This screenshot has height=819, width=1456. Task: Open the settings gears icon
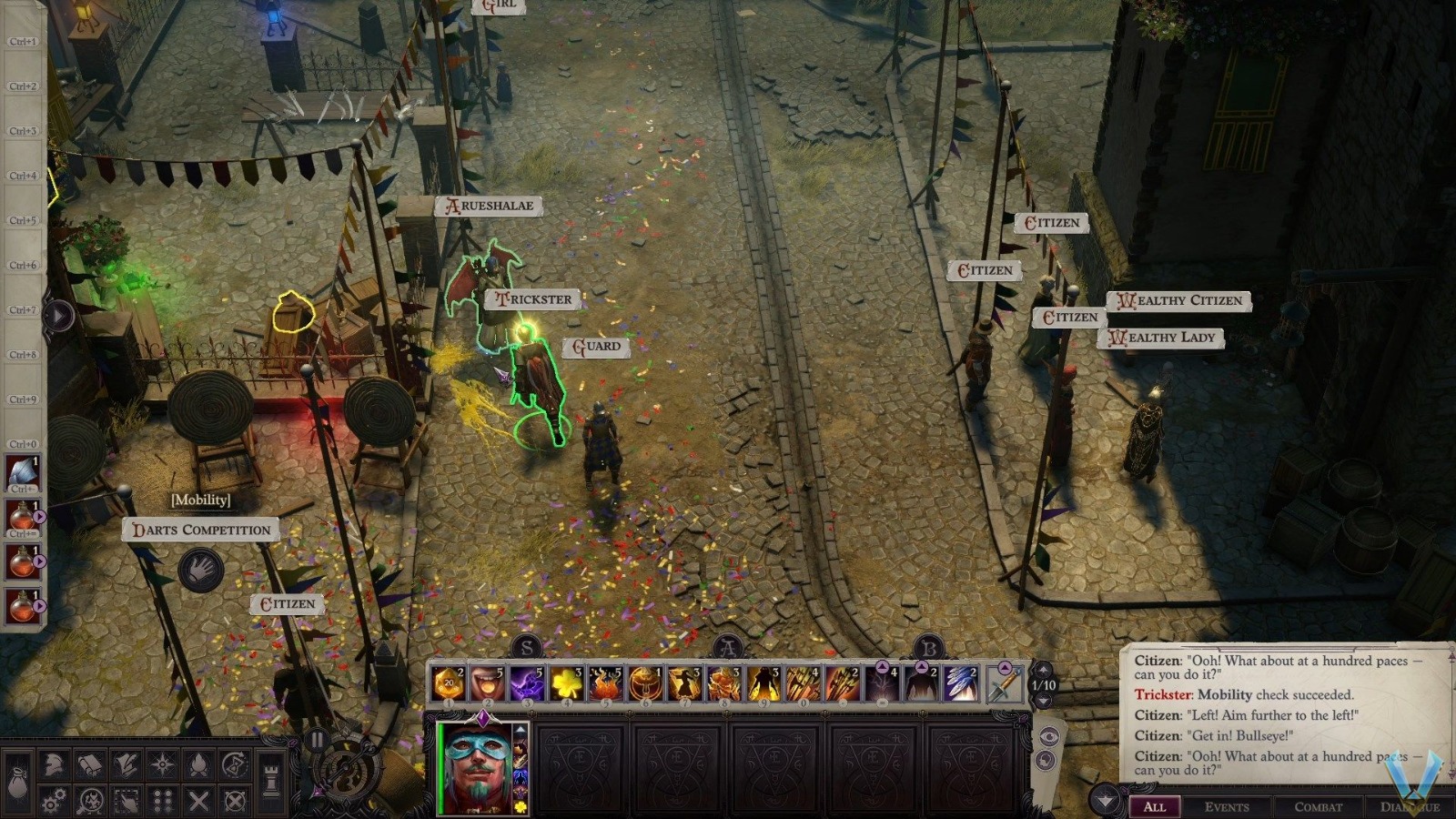click(x=53, y=800)
